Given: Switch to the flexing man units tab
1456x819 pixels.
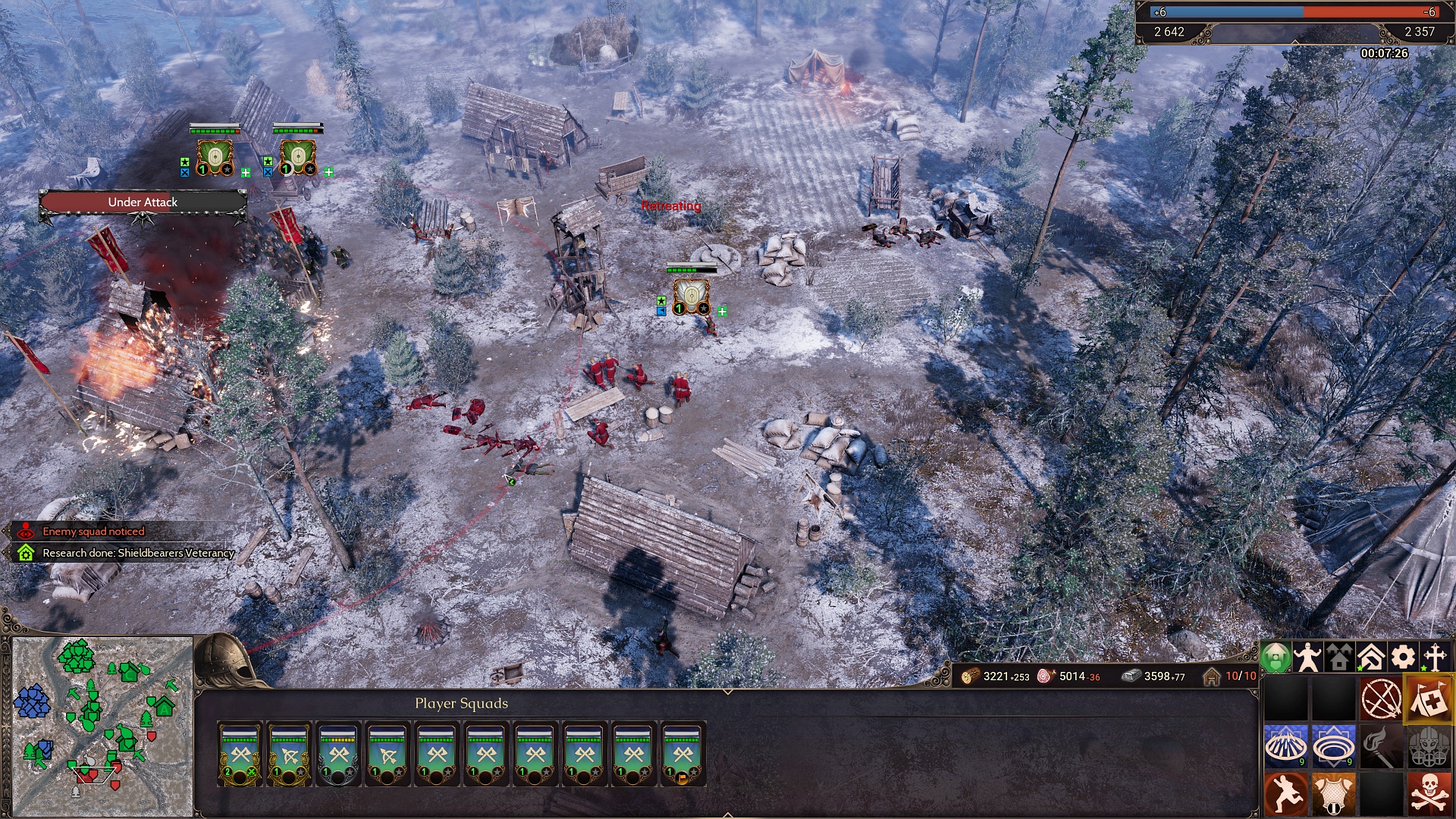Looking at the screenshot, I should pos(1307,657).
